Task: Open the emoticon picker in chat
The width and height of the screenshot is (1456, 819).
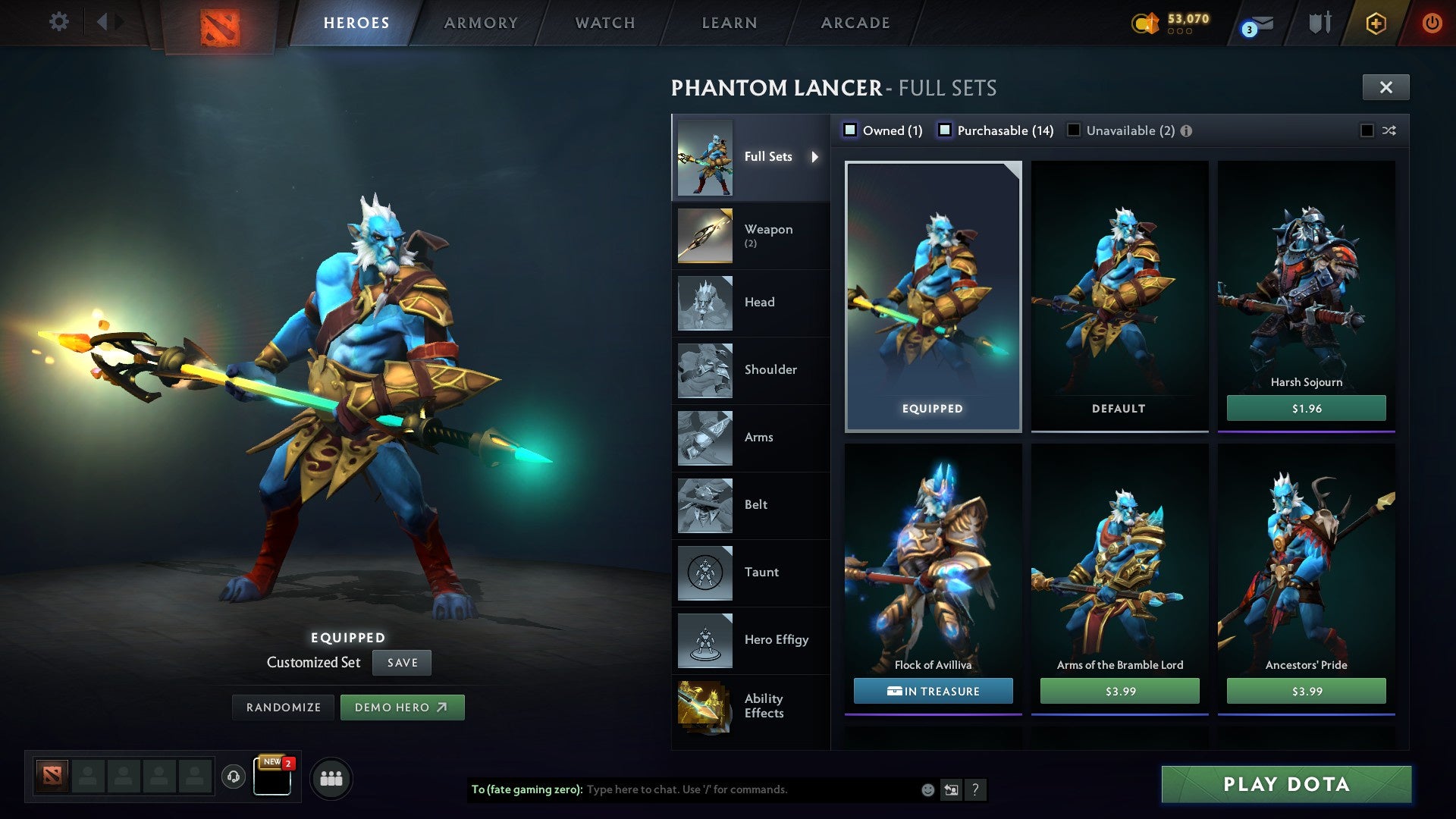Action: 927,789
